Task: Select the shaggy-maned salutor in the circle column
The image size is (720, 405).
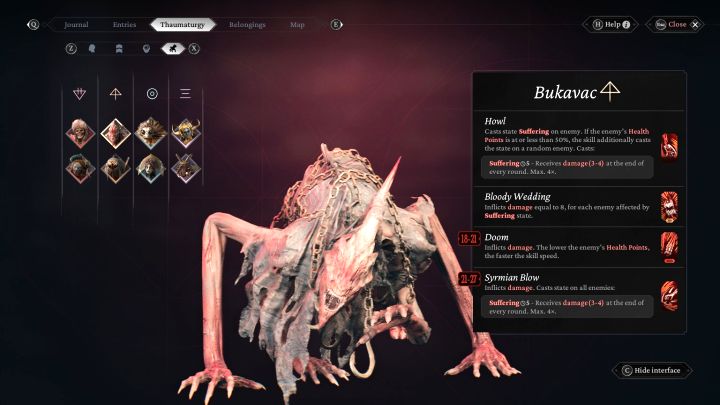Action: click(x=151, y=133)
